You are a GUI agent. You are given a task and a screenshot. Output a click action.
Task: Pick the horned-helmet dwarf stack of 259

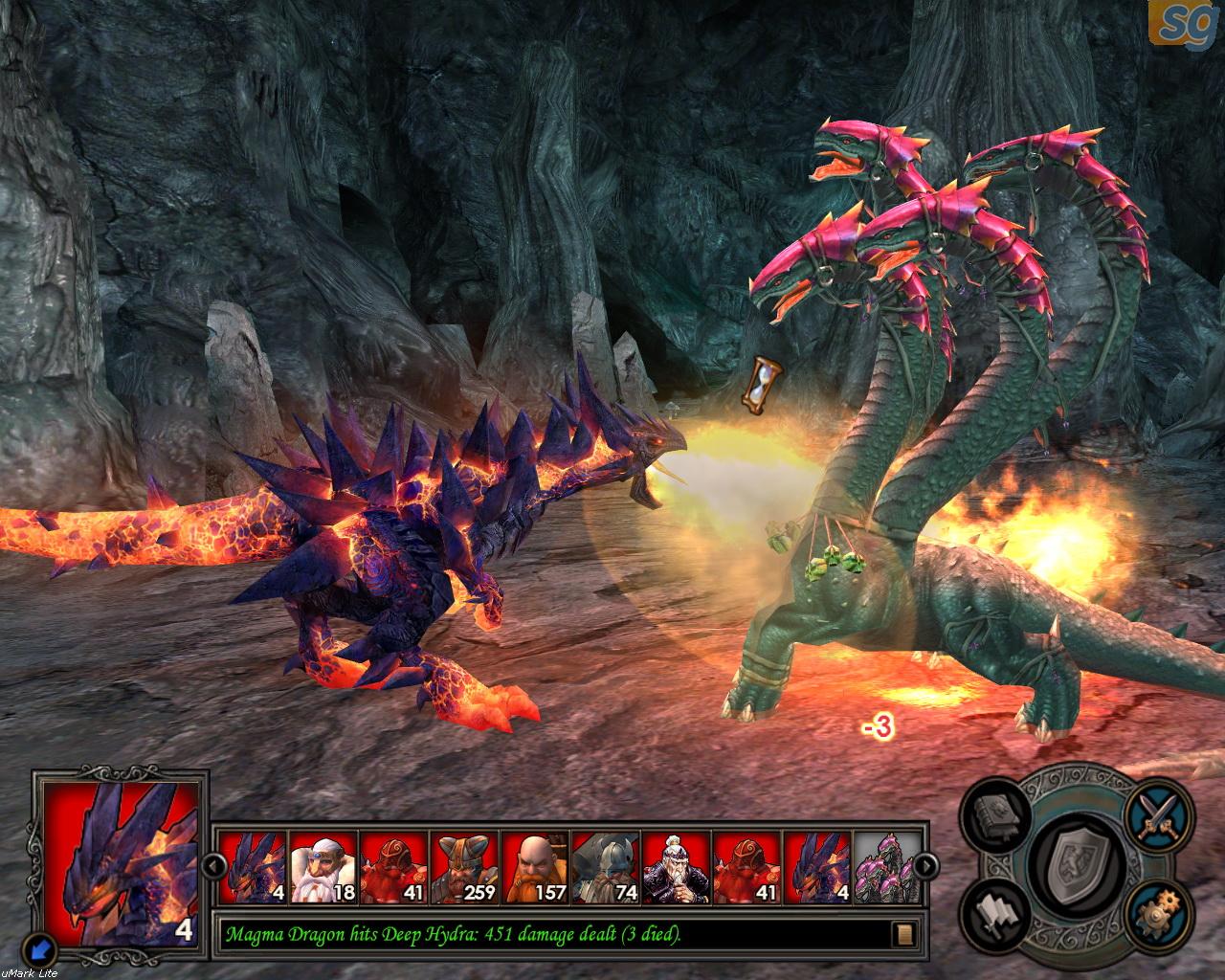[x=464, y=867]
